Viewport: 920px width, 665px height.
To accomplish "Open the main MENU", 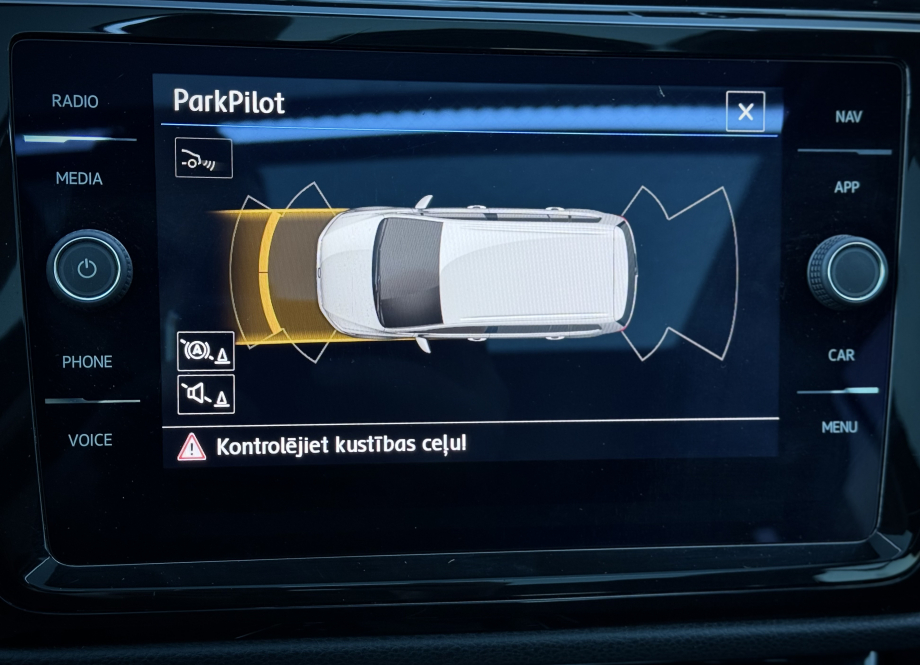I will (840, 427).
